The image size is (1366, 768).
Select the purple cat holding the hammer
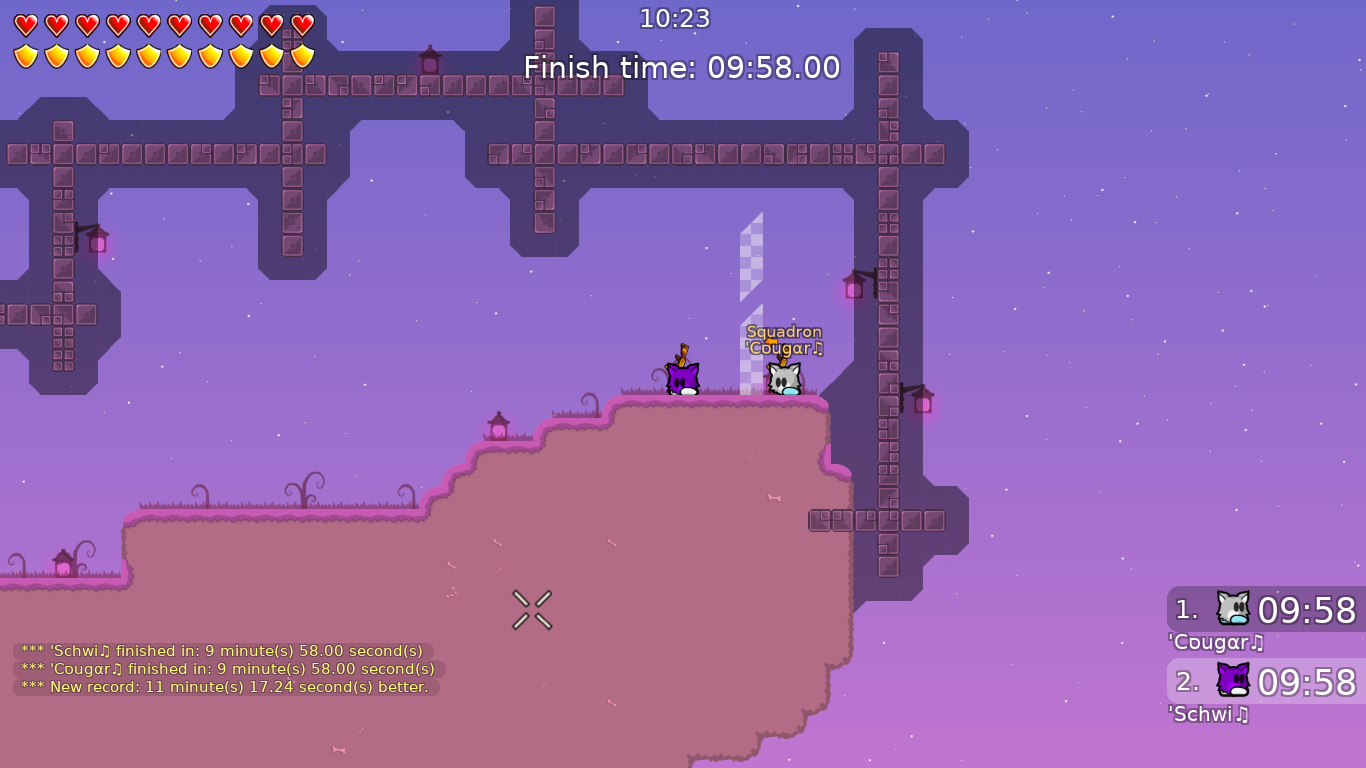pyautogui.click(x=681, y=378)
